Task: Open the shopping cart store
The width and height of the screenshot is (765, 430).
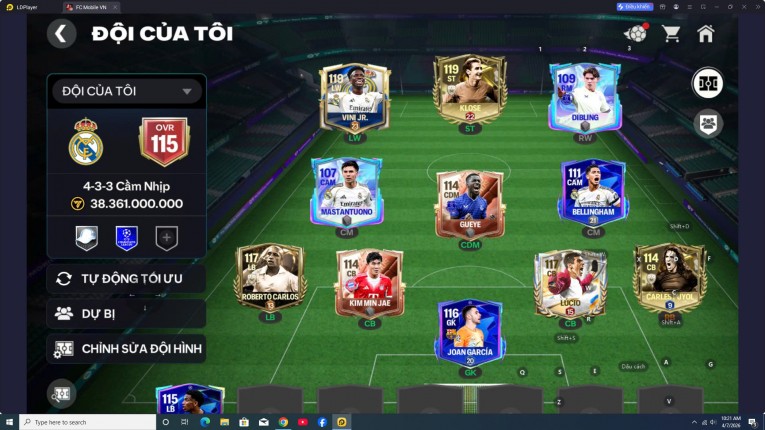Action: pyautogui.click(x=671, y=33)
